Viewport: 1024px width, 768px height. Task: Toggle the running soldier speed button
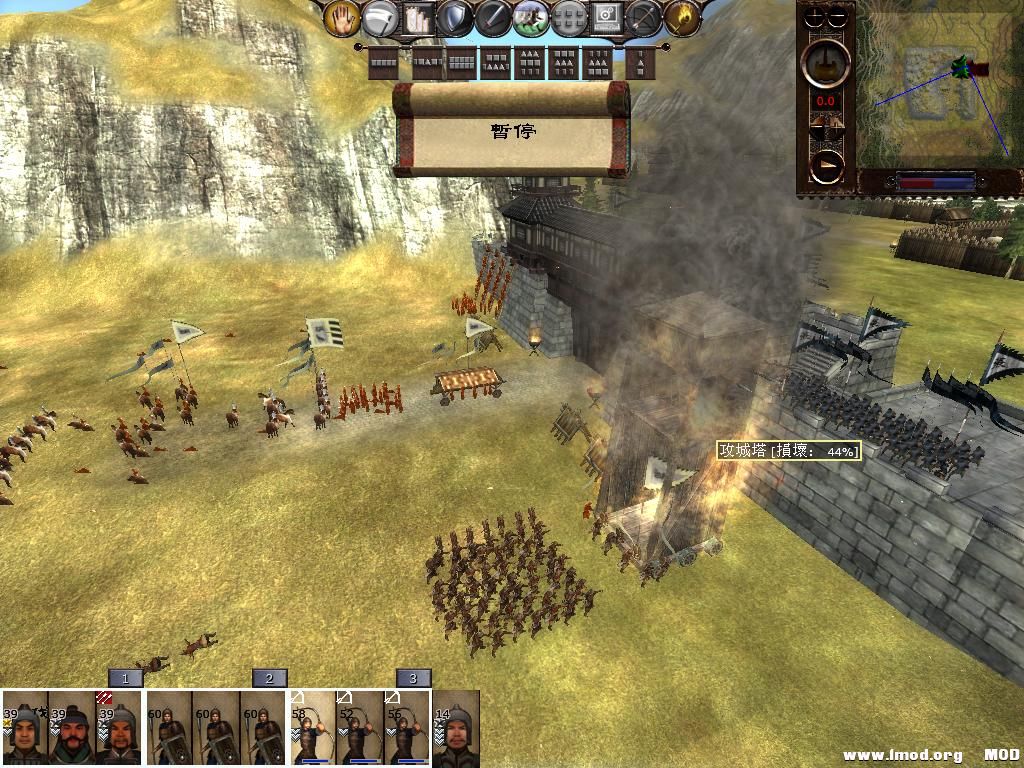(531, 18)
